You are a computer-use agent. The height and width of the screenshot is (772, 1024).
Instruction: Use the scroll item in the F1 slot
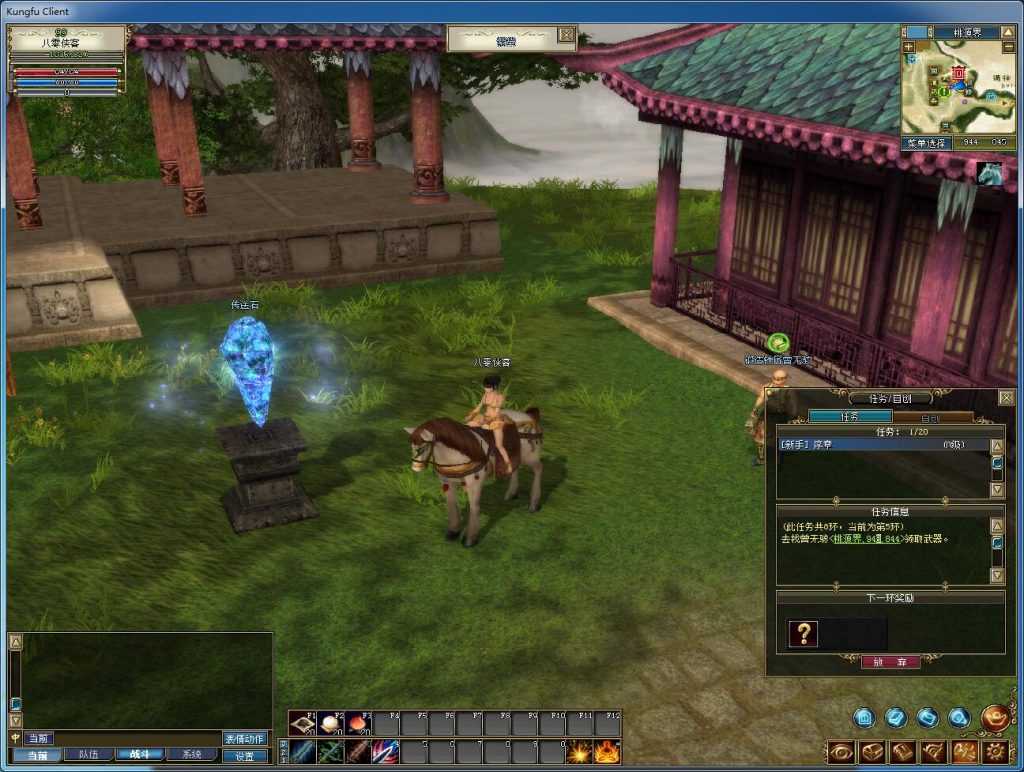tap(303, 724)
